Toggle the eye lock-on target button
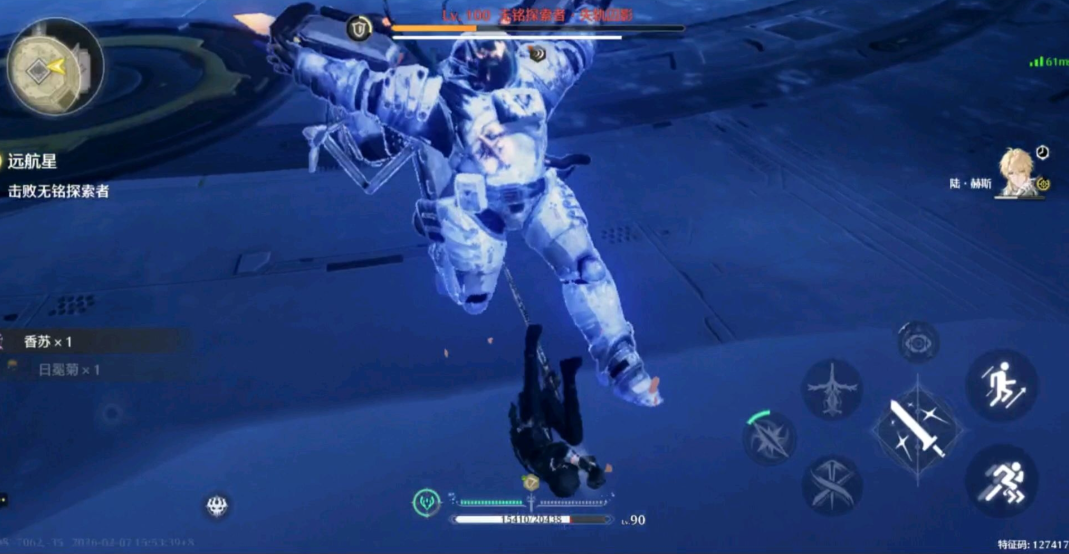This screenshot has height=554, width=1069. click(x=916, y=342)
